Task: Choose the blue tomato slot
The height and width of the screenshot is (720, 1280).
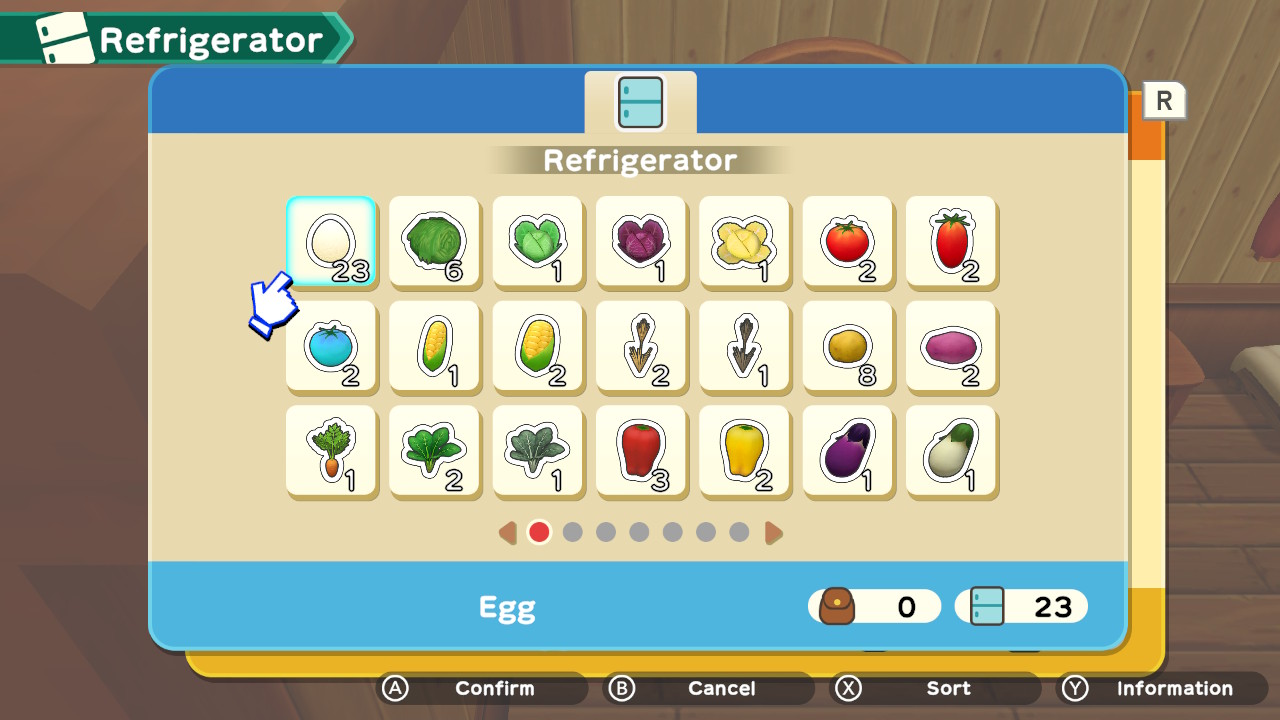Action: (x=331, y=346)
